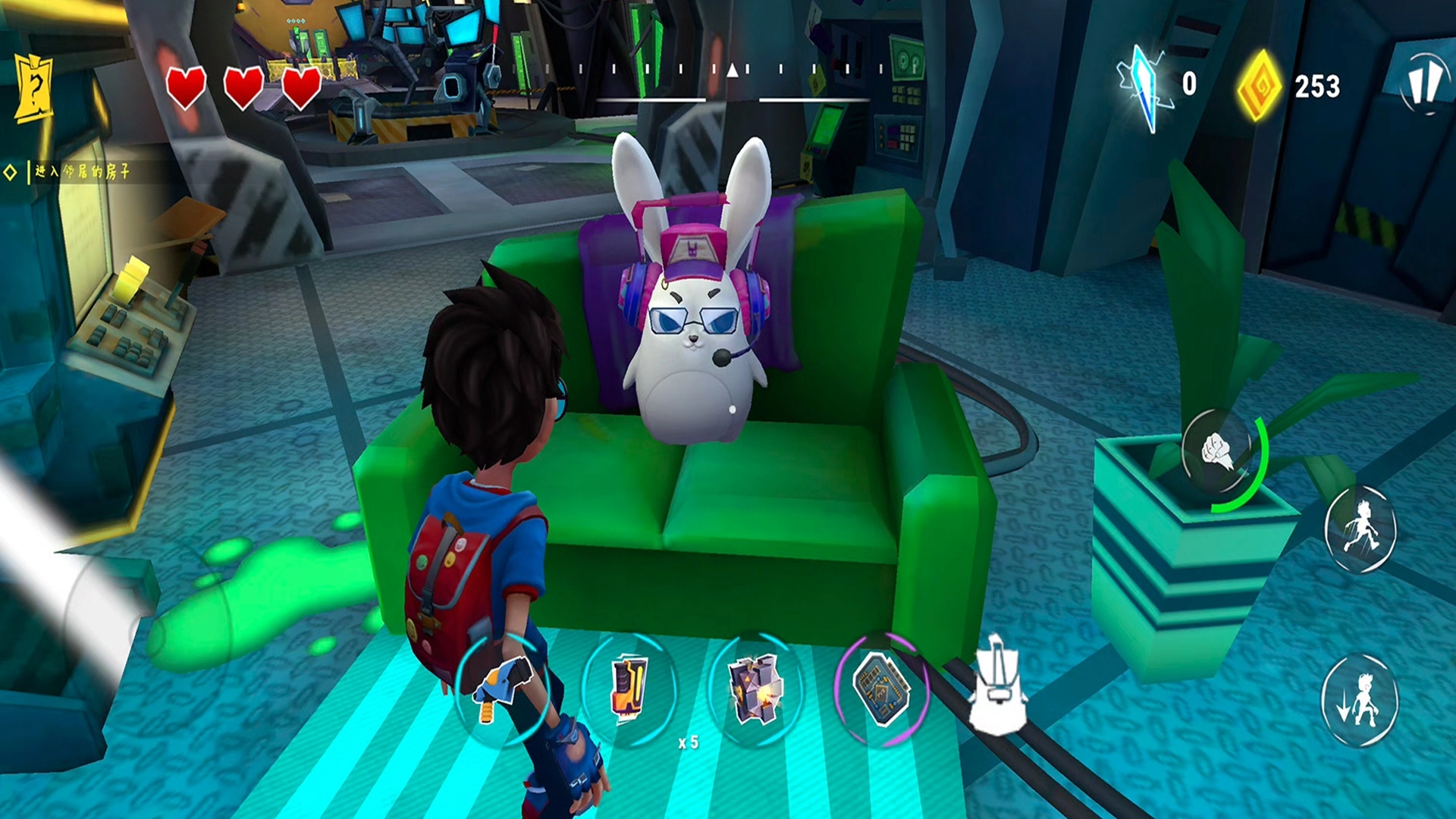
Task: Activate the running sprint button
Action: 1361,528
